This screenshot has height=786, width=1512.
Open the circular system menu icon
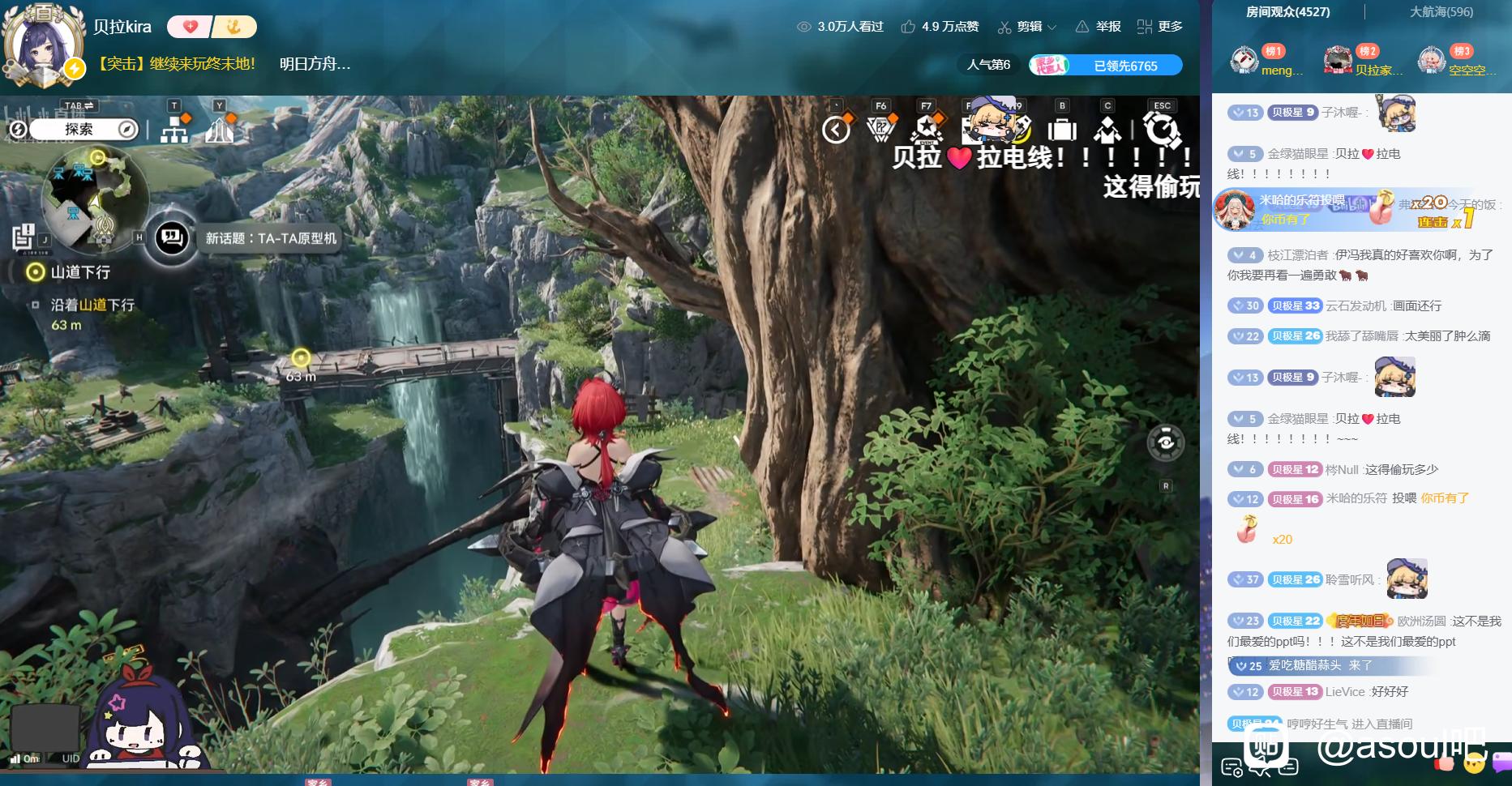point(1161,130)
